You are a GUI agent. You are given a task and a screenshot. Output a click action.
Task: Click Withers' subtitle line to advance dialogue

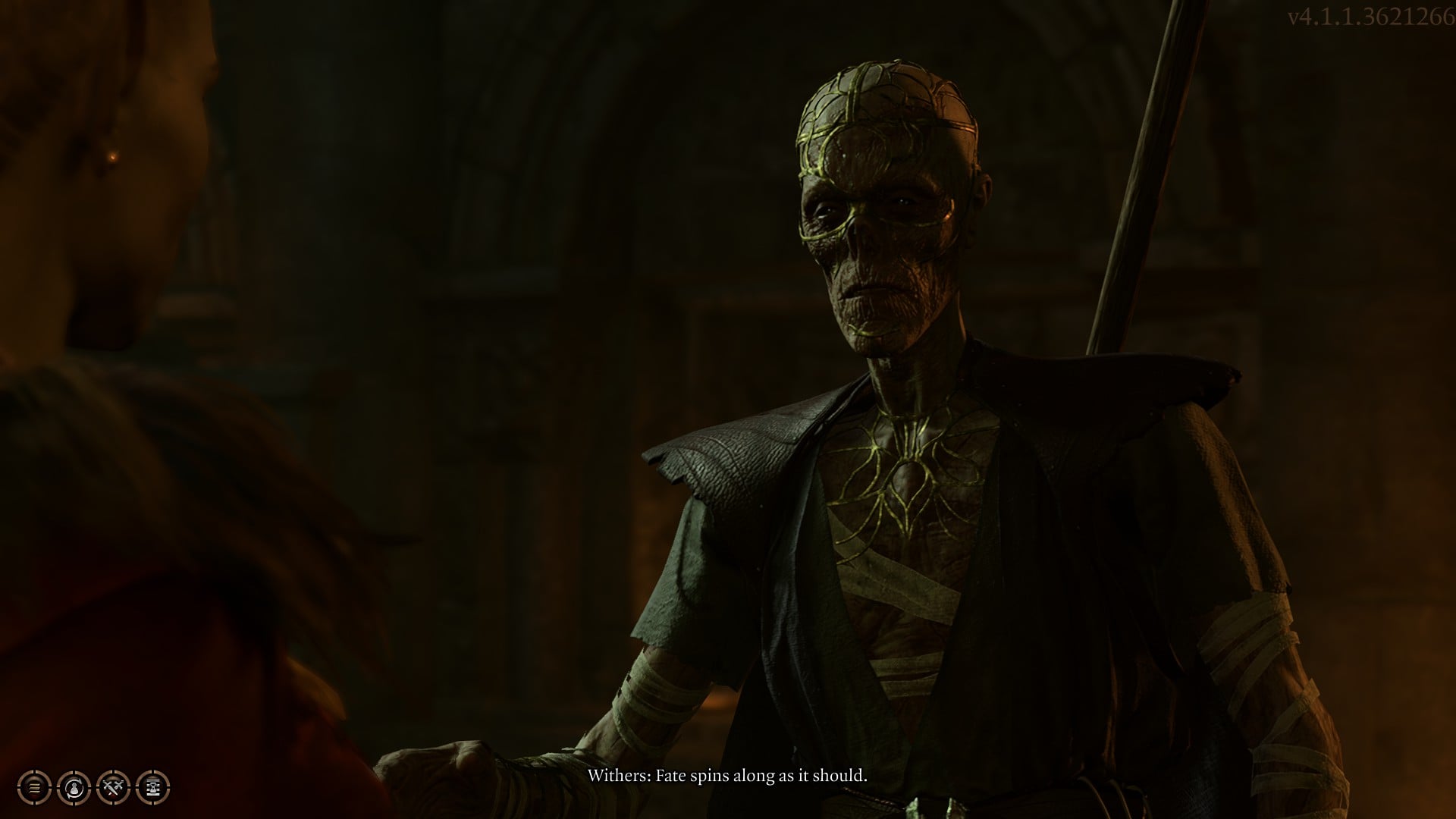pos(728,776)
